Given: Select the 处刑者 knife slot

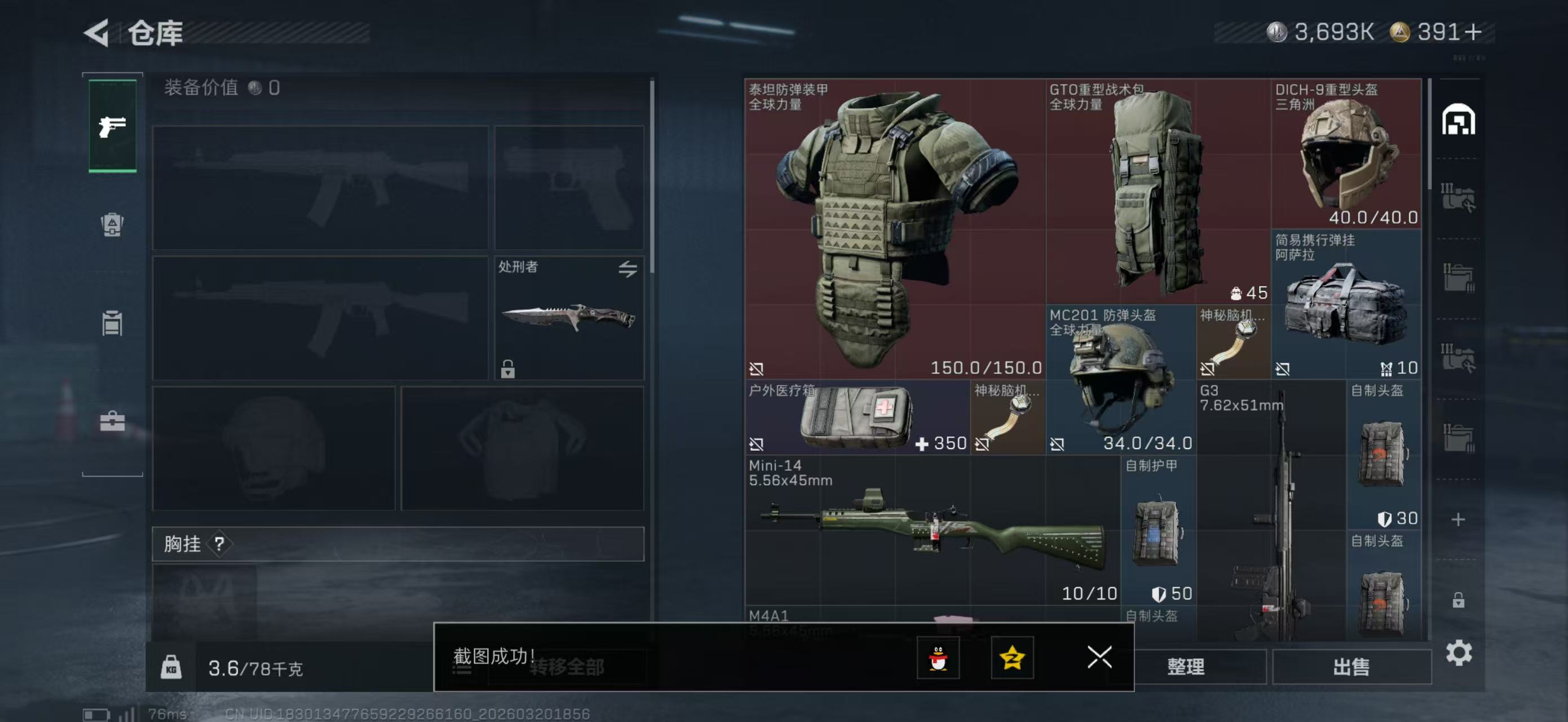Looking at the screenshot, I should 568,318.
